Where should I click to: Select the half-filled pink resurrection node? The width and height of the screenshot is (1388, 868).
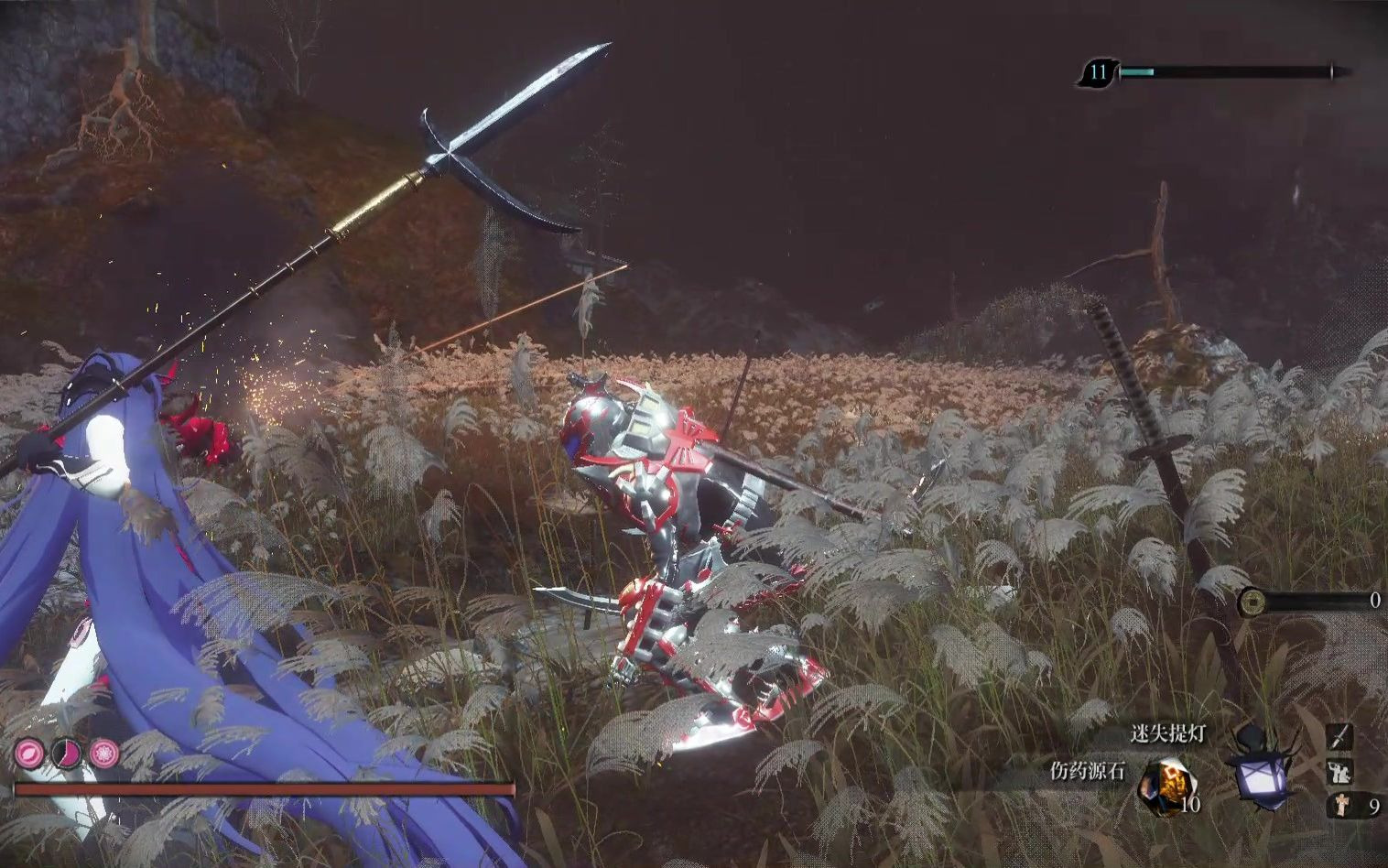(x=66, y=754)
